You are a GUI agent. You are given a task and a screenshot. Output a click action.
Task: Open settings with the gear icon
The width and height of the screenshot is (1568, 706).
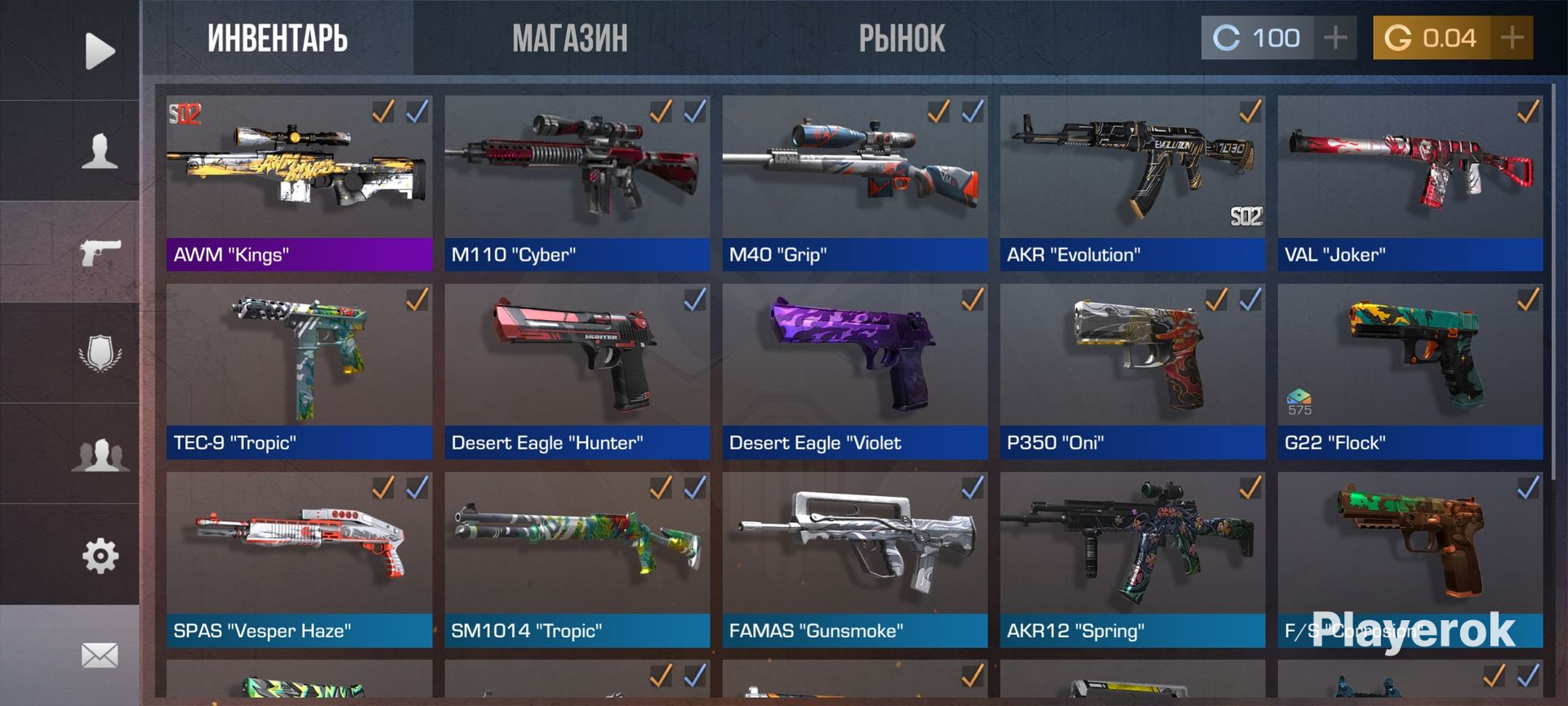click(x=100, y=556)
